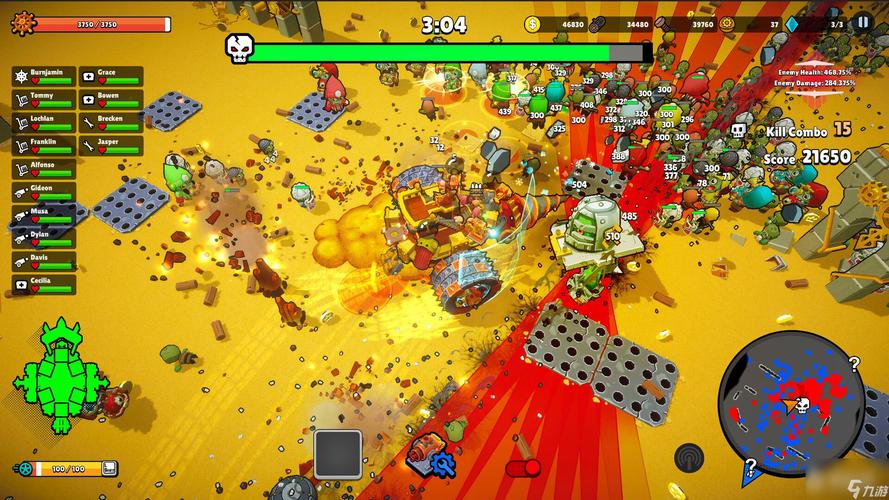Select Dylan from the crew list
This screenshot has width=889, height=500.
(x=43, y=238)
